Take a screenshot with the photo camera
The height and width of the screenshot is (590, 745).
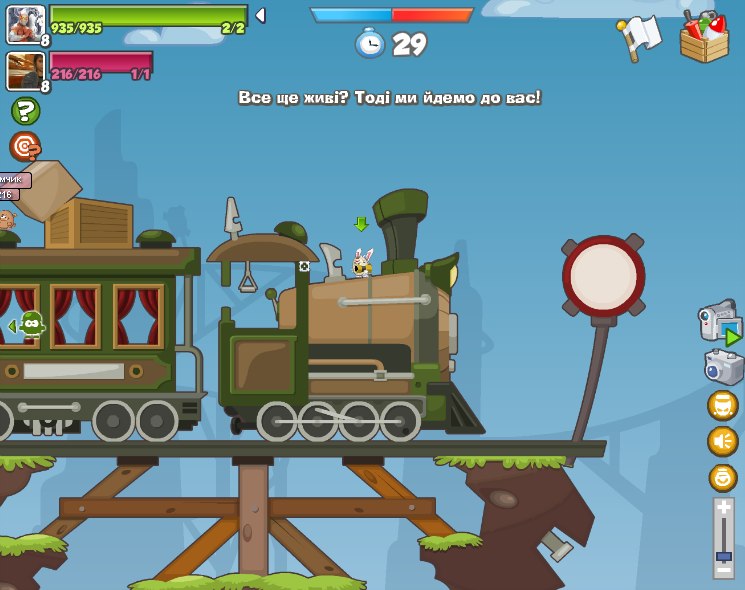[723, 367]
